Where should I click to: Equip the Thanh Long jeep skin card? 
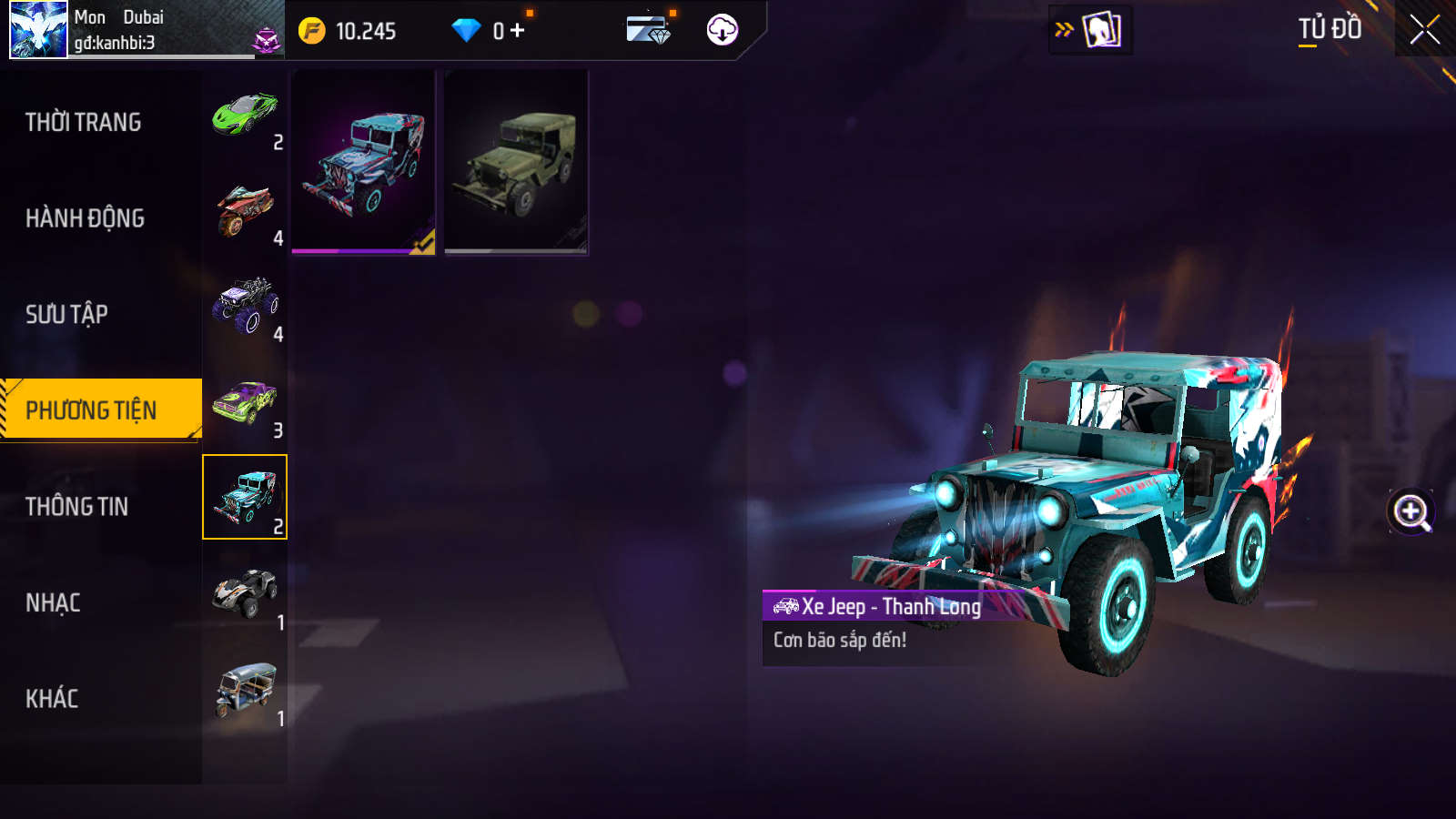(363, 163)
